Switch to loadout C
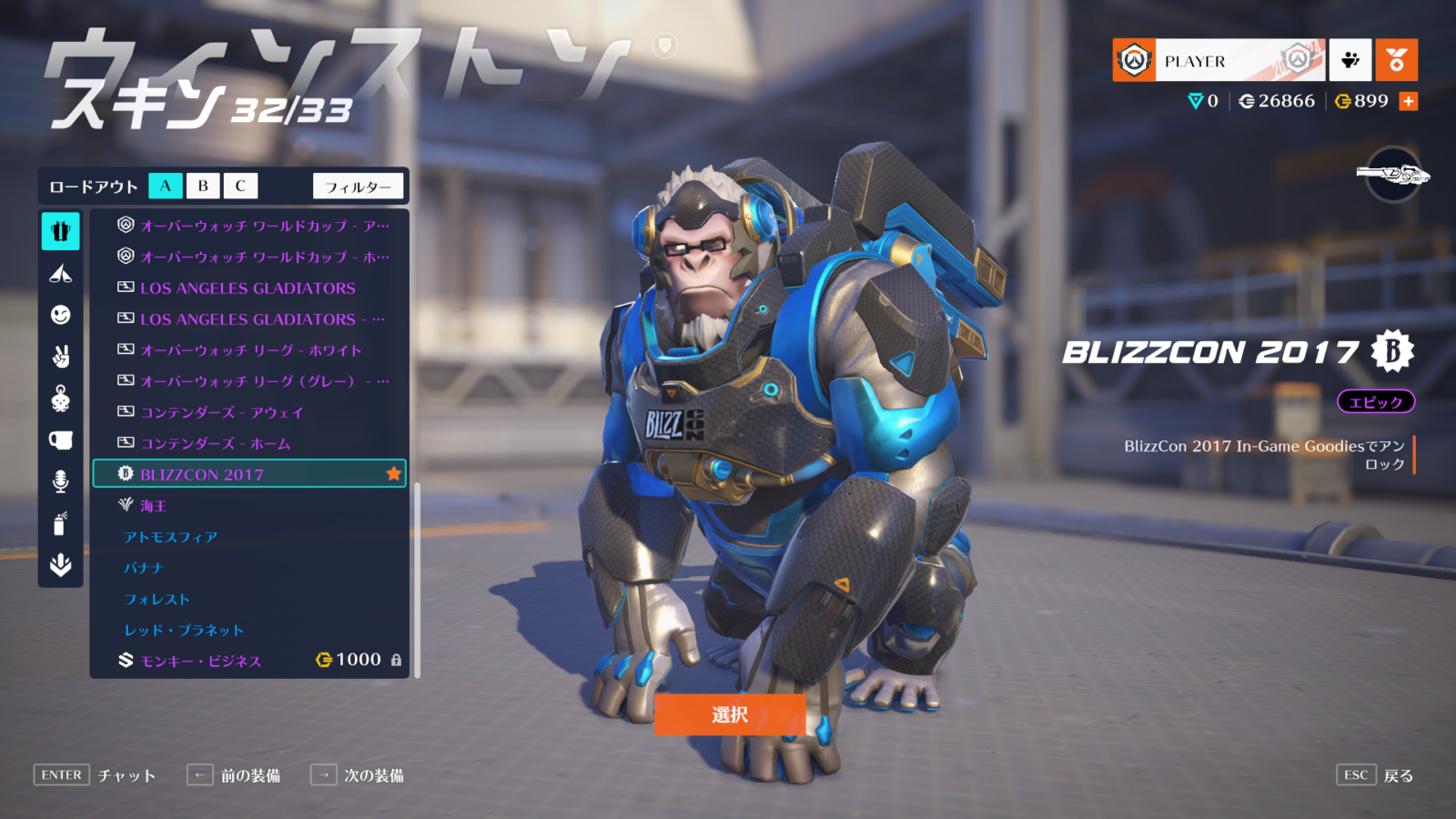Viewport: 1456px width, 819px height. coord(239,186)
